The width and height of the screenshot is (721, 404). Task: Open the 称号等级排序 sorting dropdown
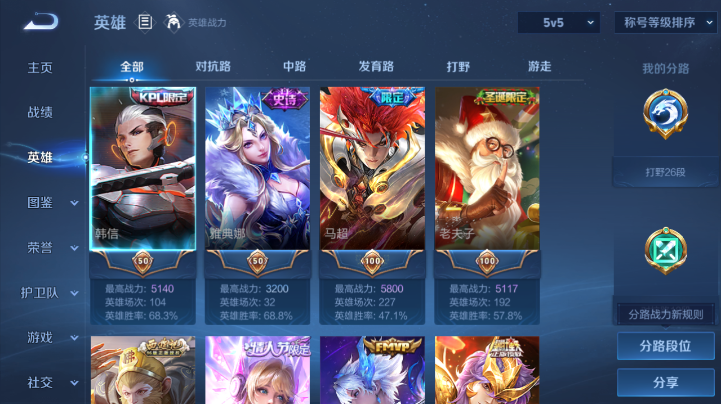(x=665, y=22)
